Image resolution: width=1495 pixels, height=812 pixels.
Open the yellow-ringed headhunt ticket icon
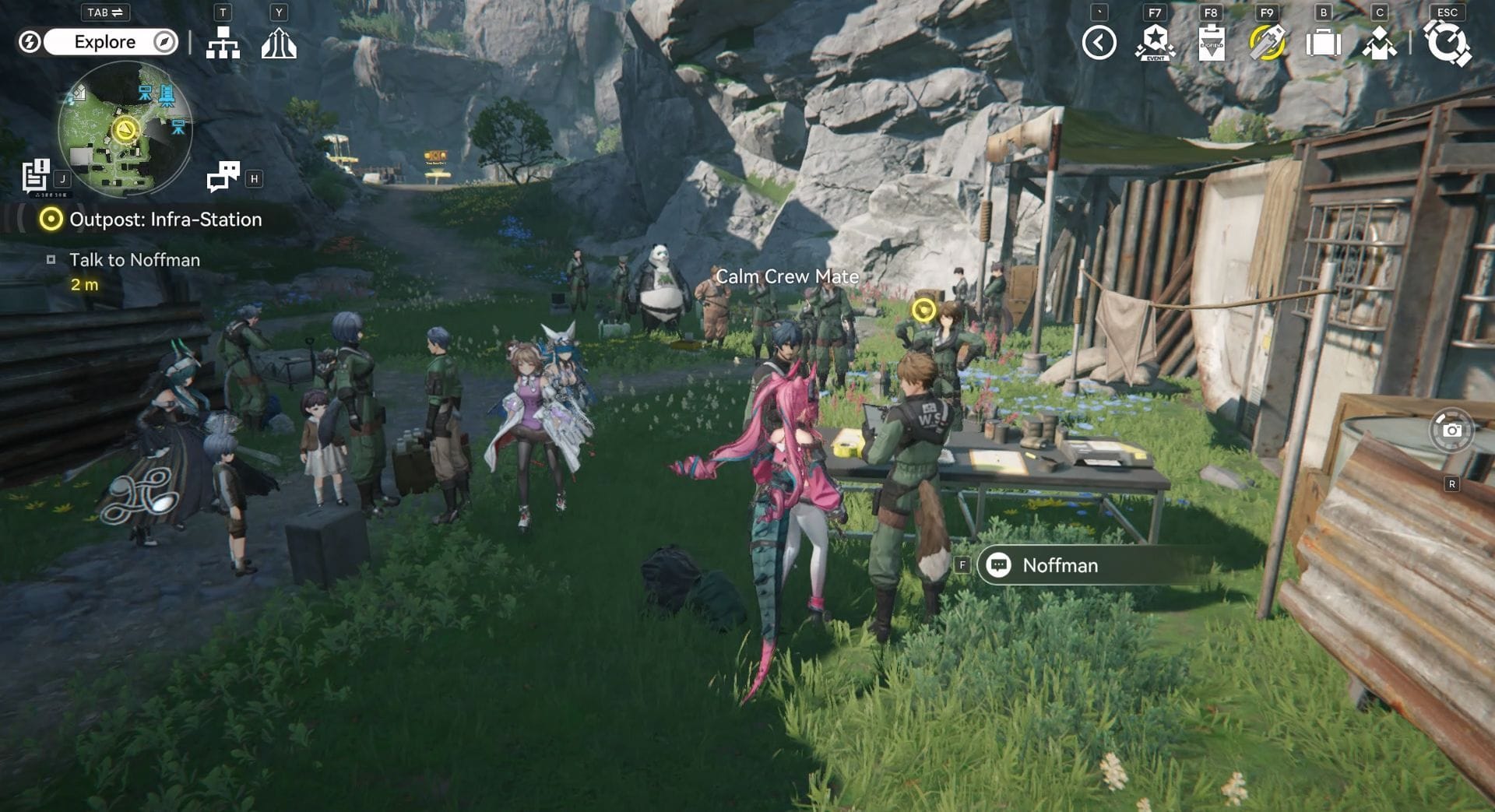click(1267, 43)
